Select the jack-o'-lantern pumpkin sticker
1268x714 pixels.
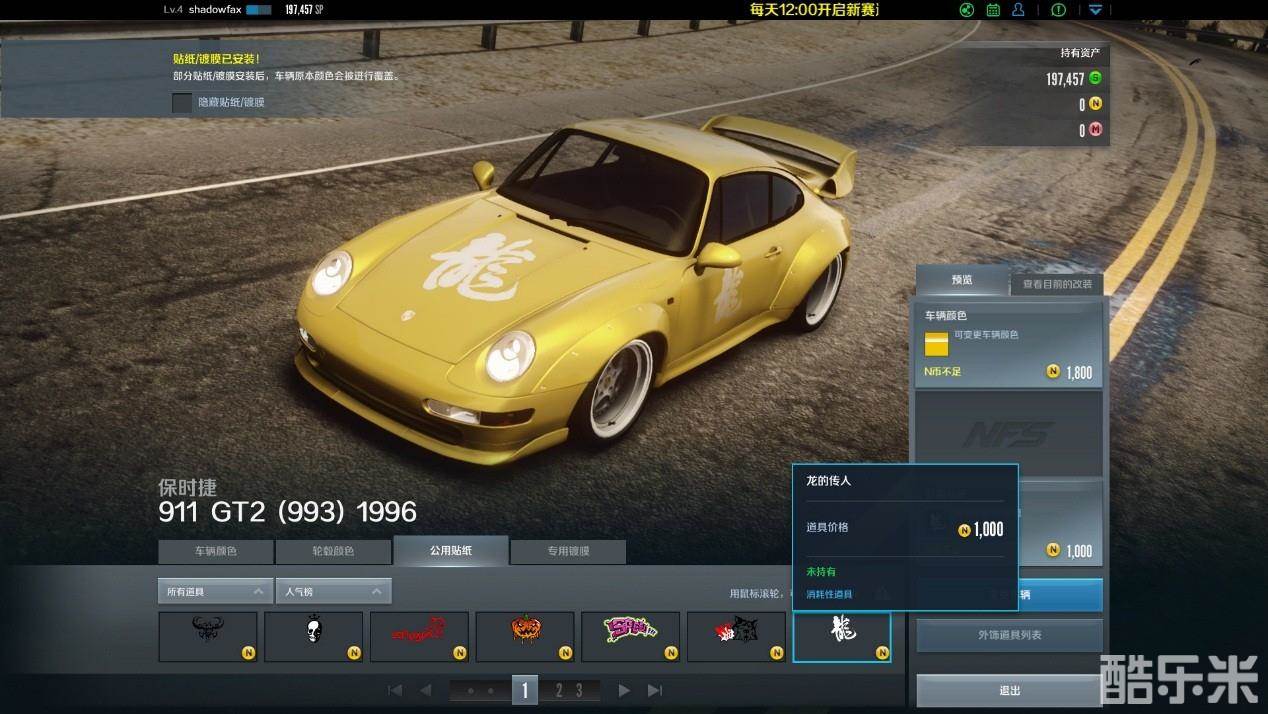[525, 636]
